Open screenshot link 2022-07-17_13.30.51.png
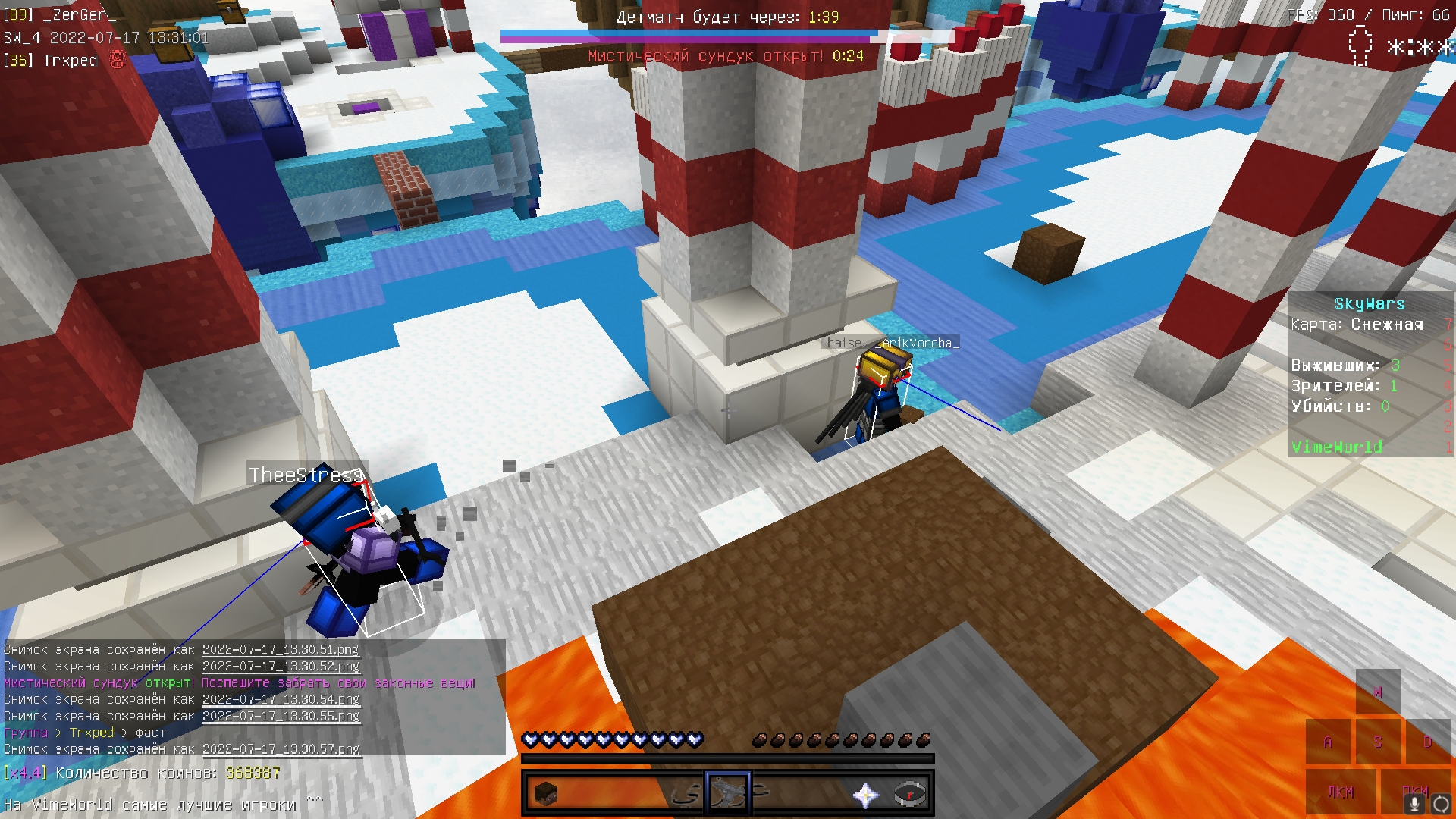Screen dimensions: 1456x819 [281, 650]
